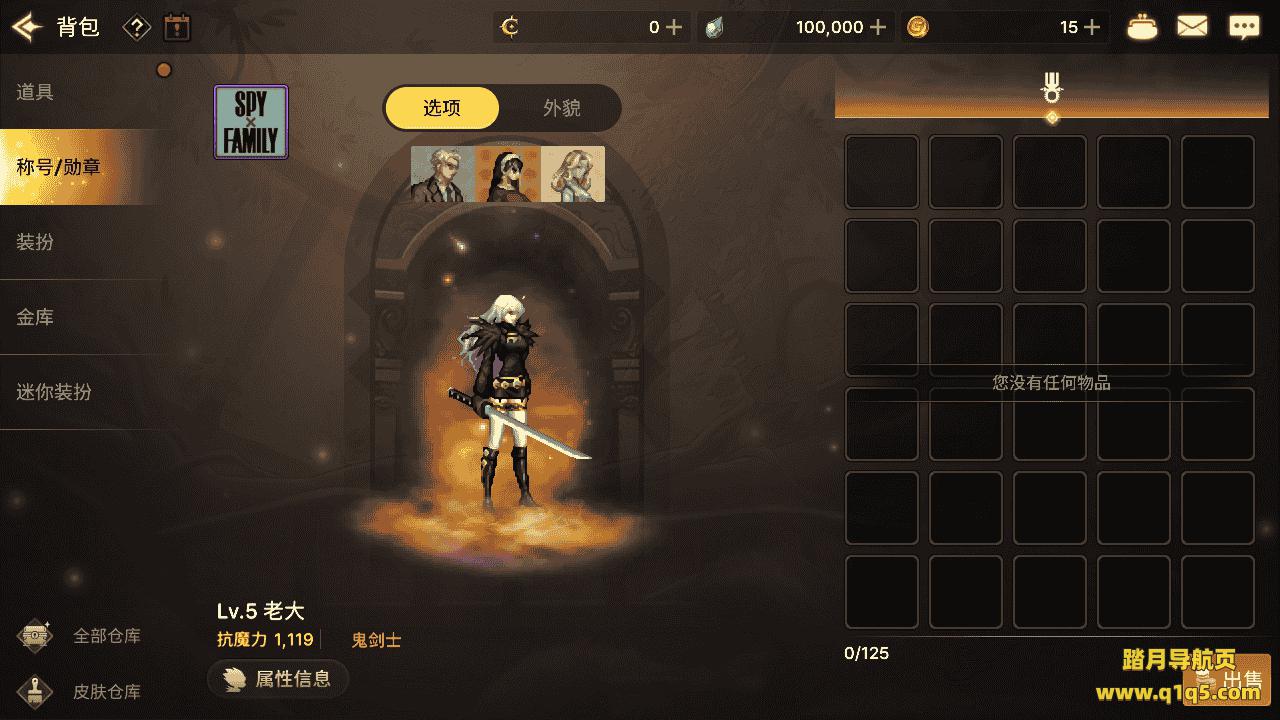1280x720 pixels.
Task: Open the mail envelope icon
Action: (x=1192, y=27)
